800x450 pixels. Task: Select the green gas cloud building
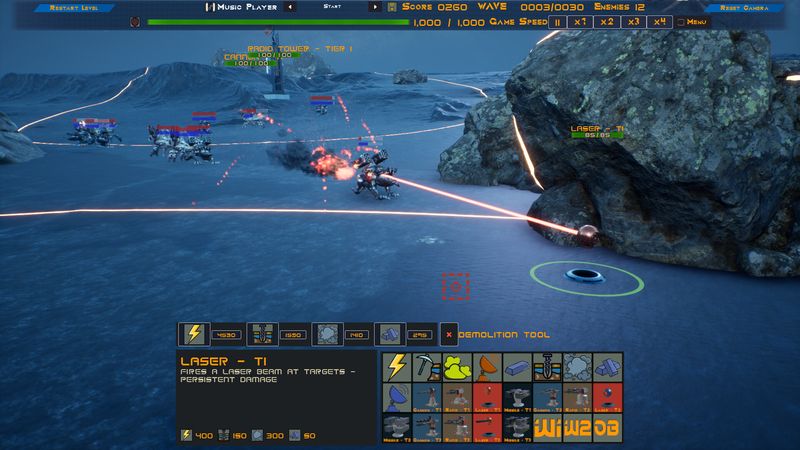[x=457, y=366]
